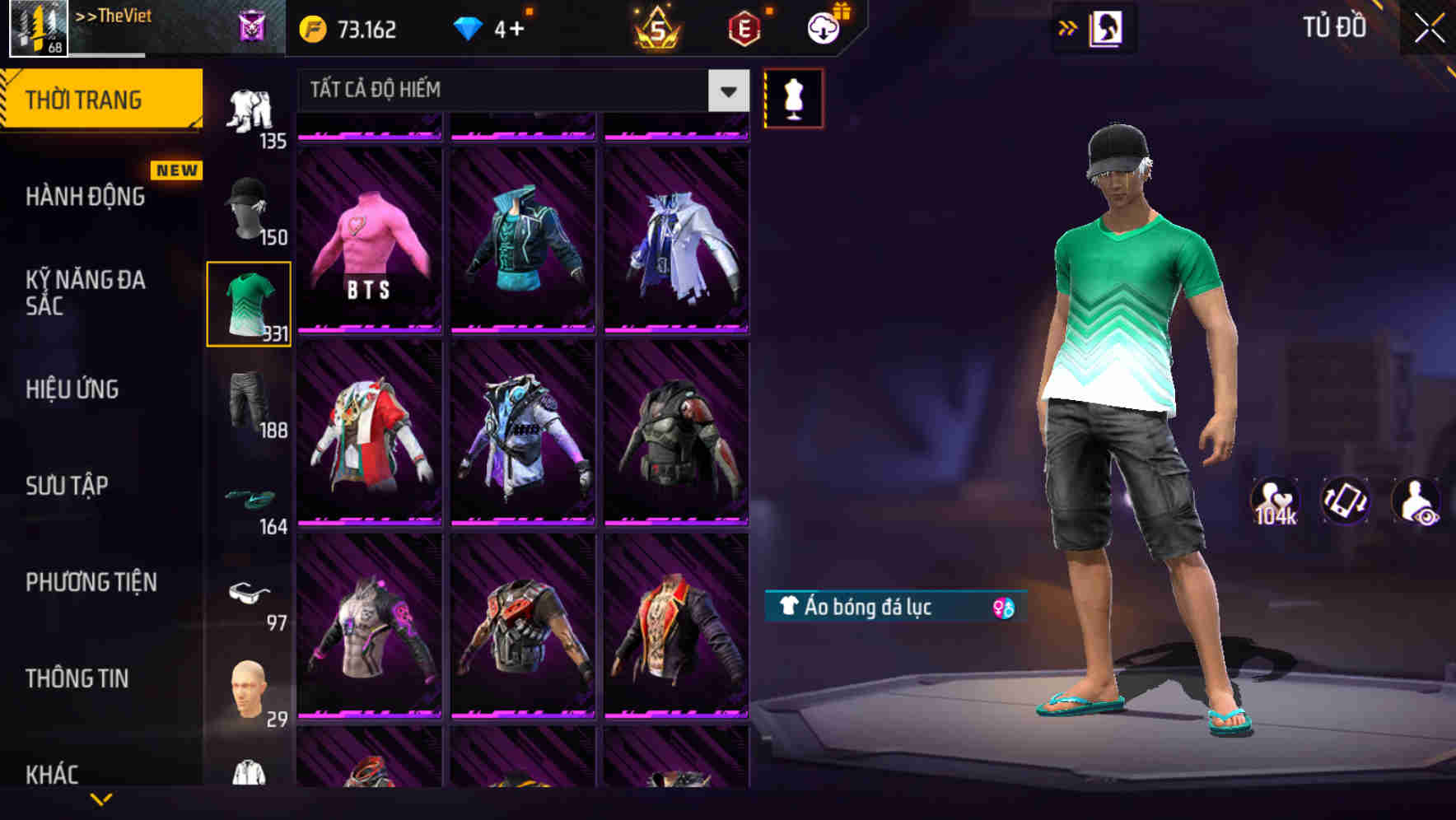Open the cloud download gift icon
Screen dimensions: 1456x820
(824, 26)
